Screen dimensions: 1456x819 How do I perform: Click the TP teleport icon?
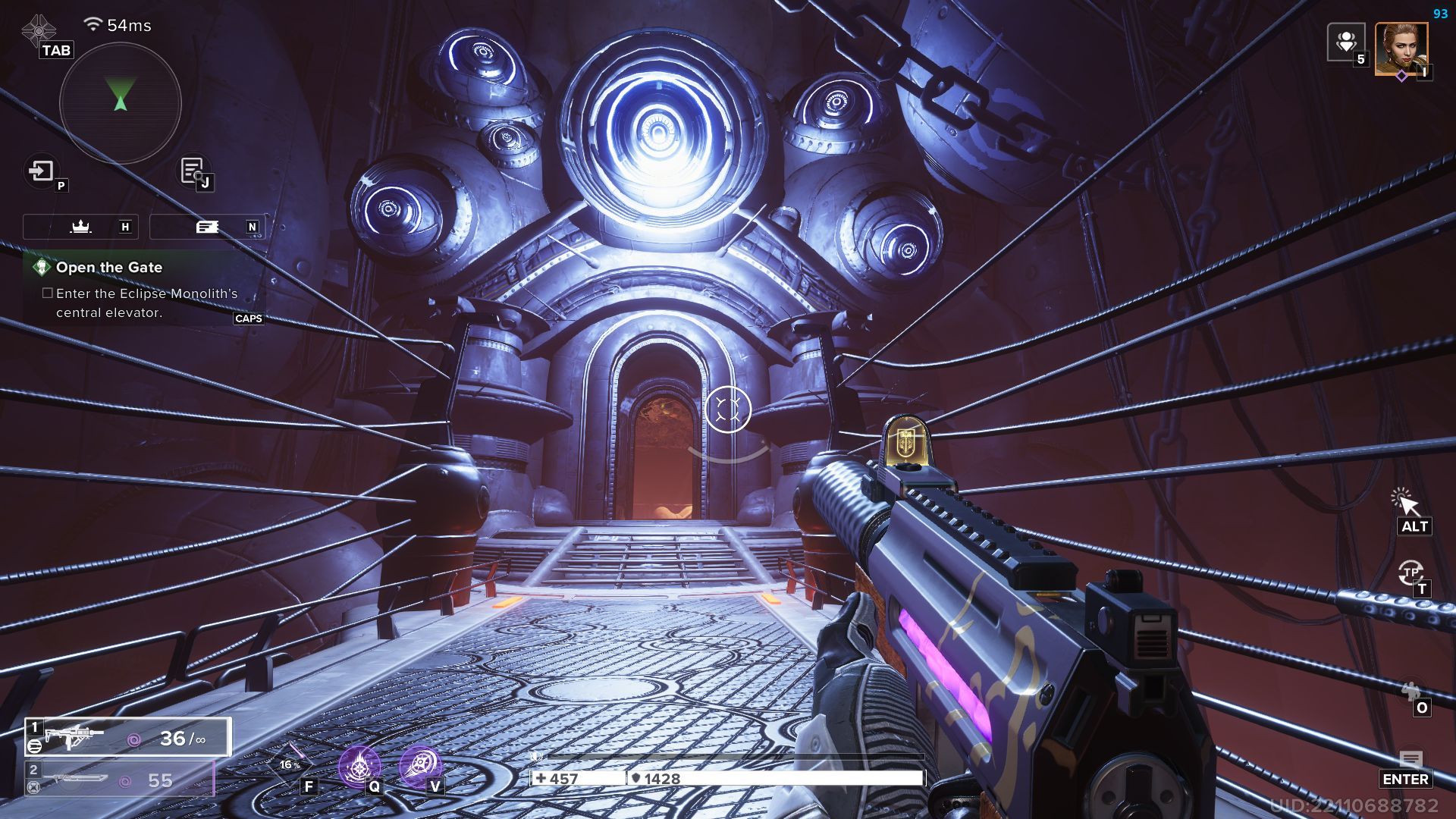(x=1410, y=573)
